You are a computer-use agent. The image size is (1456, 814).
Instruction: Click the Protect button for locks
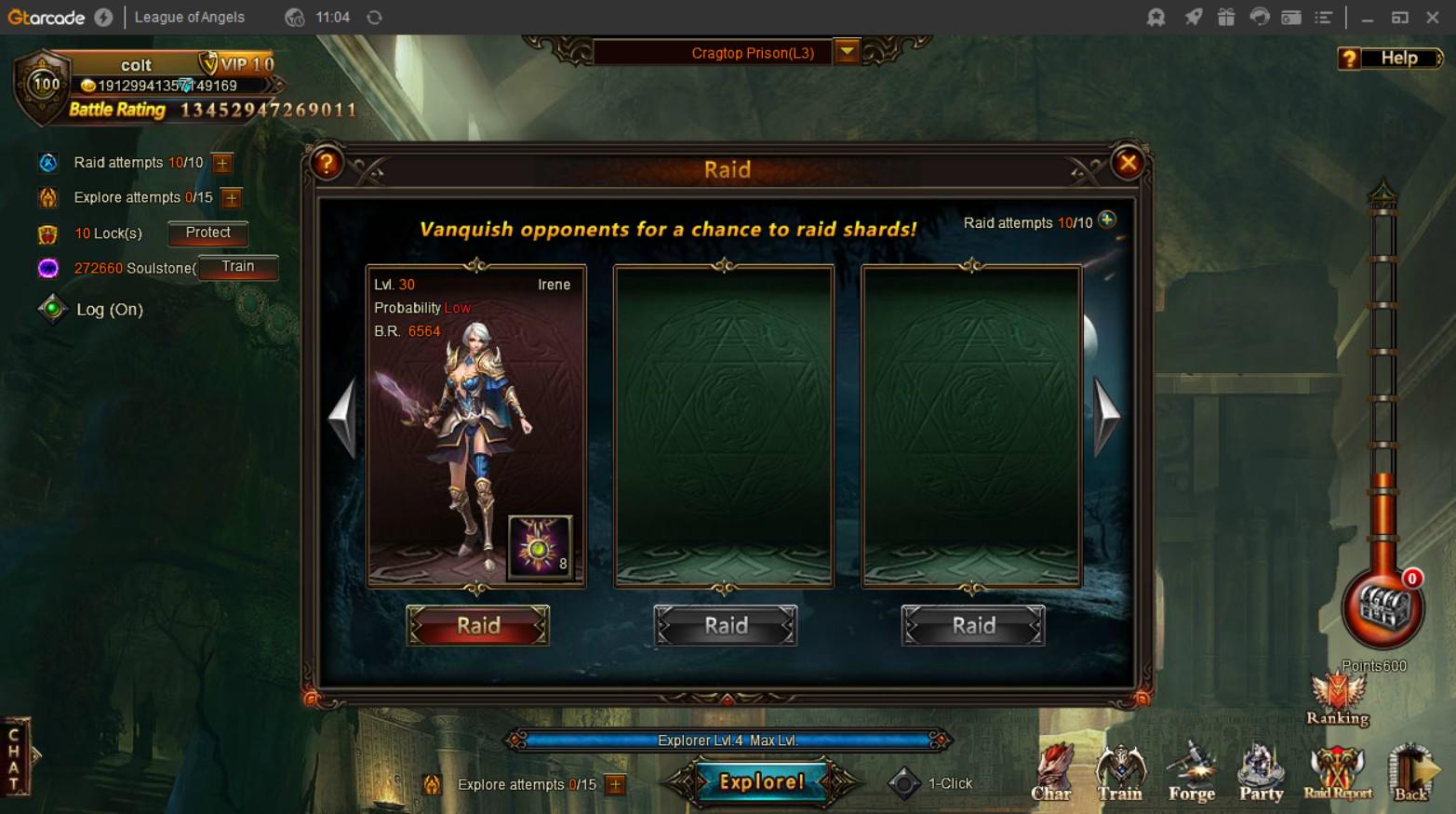tap(207, 233)
